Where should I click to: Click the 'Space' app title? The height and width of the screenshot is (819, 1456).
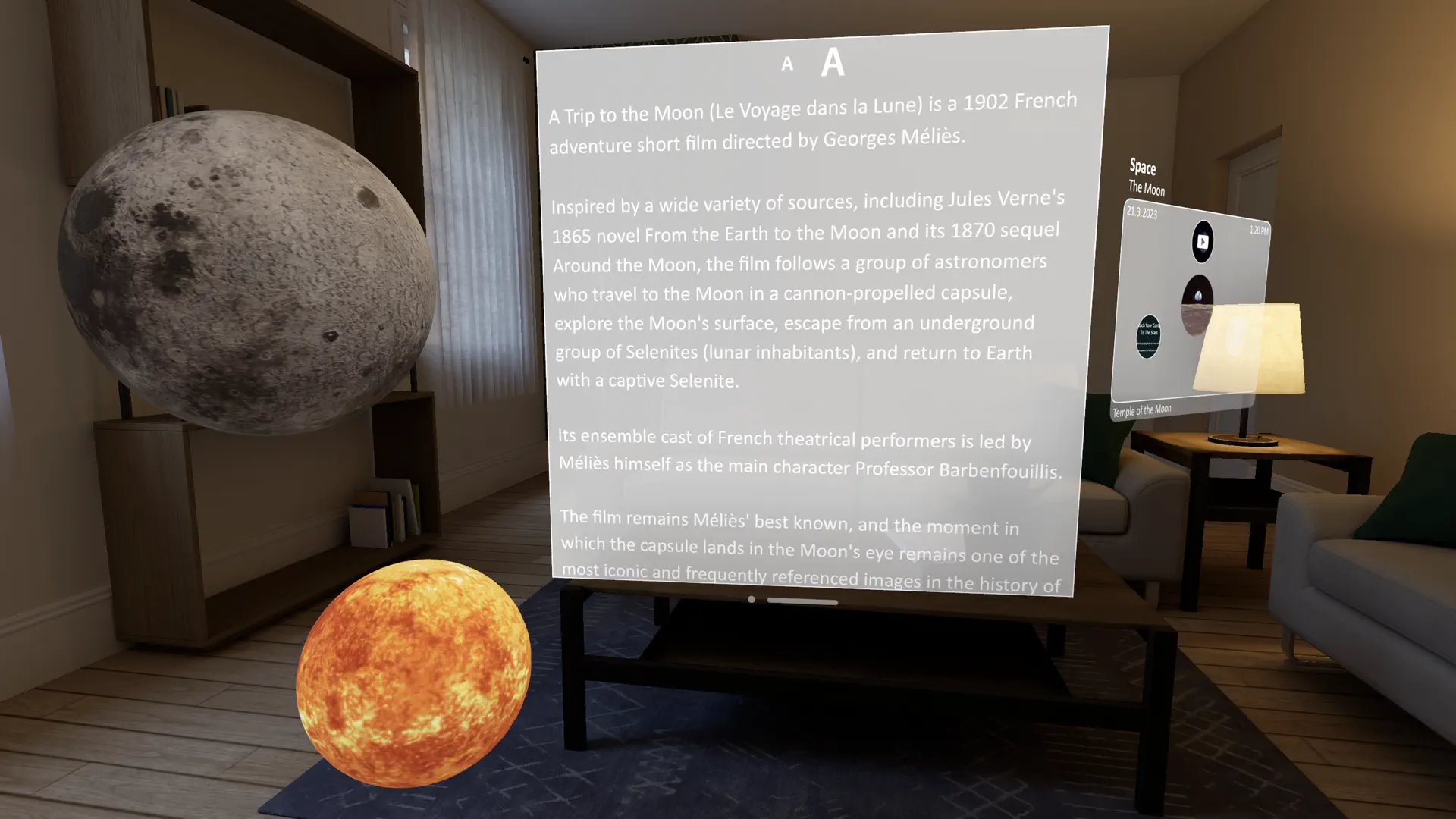[1142, 168]
